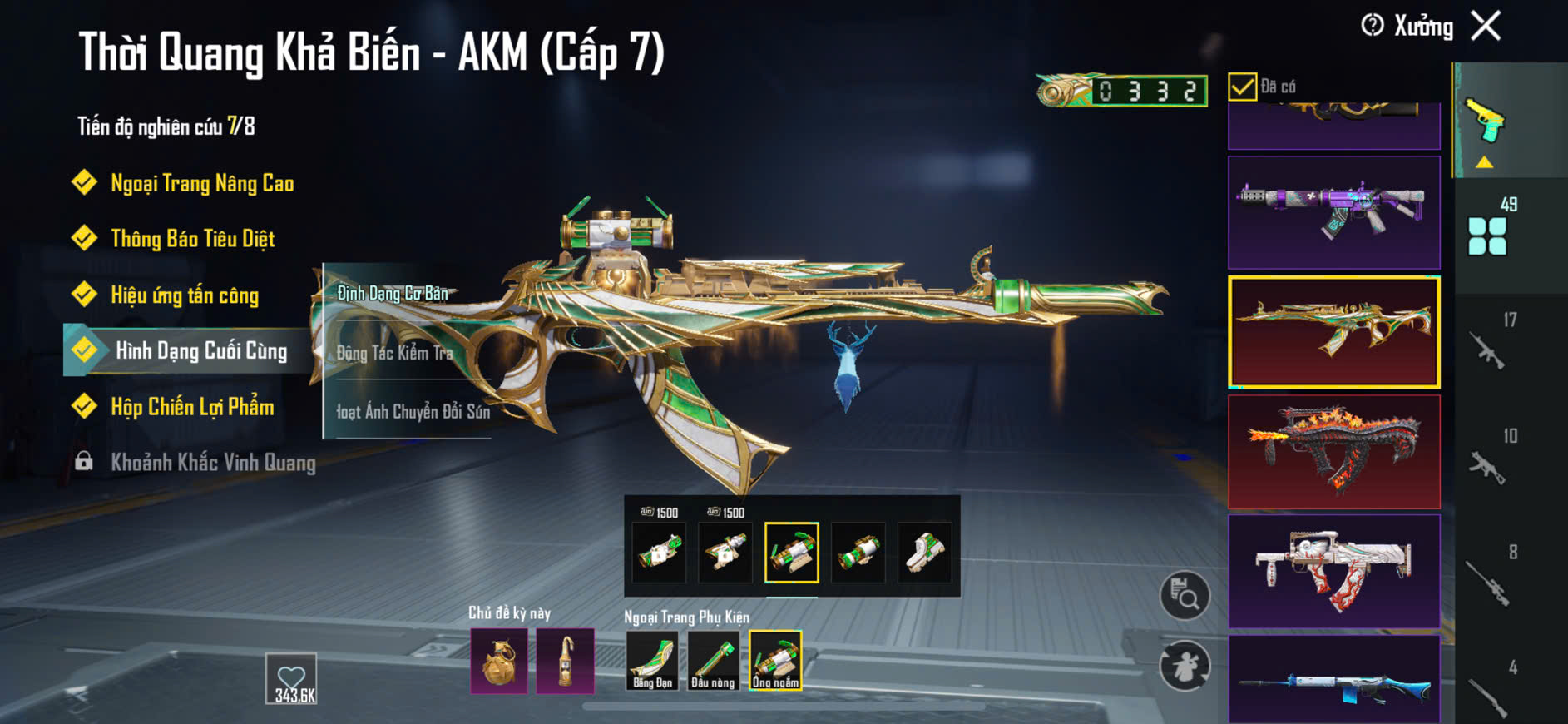Open the magnifier inspect button
Image resolution: width=1568 pixels, height=724 pixels.
click(1185, 595)
